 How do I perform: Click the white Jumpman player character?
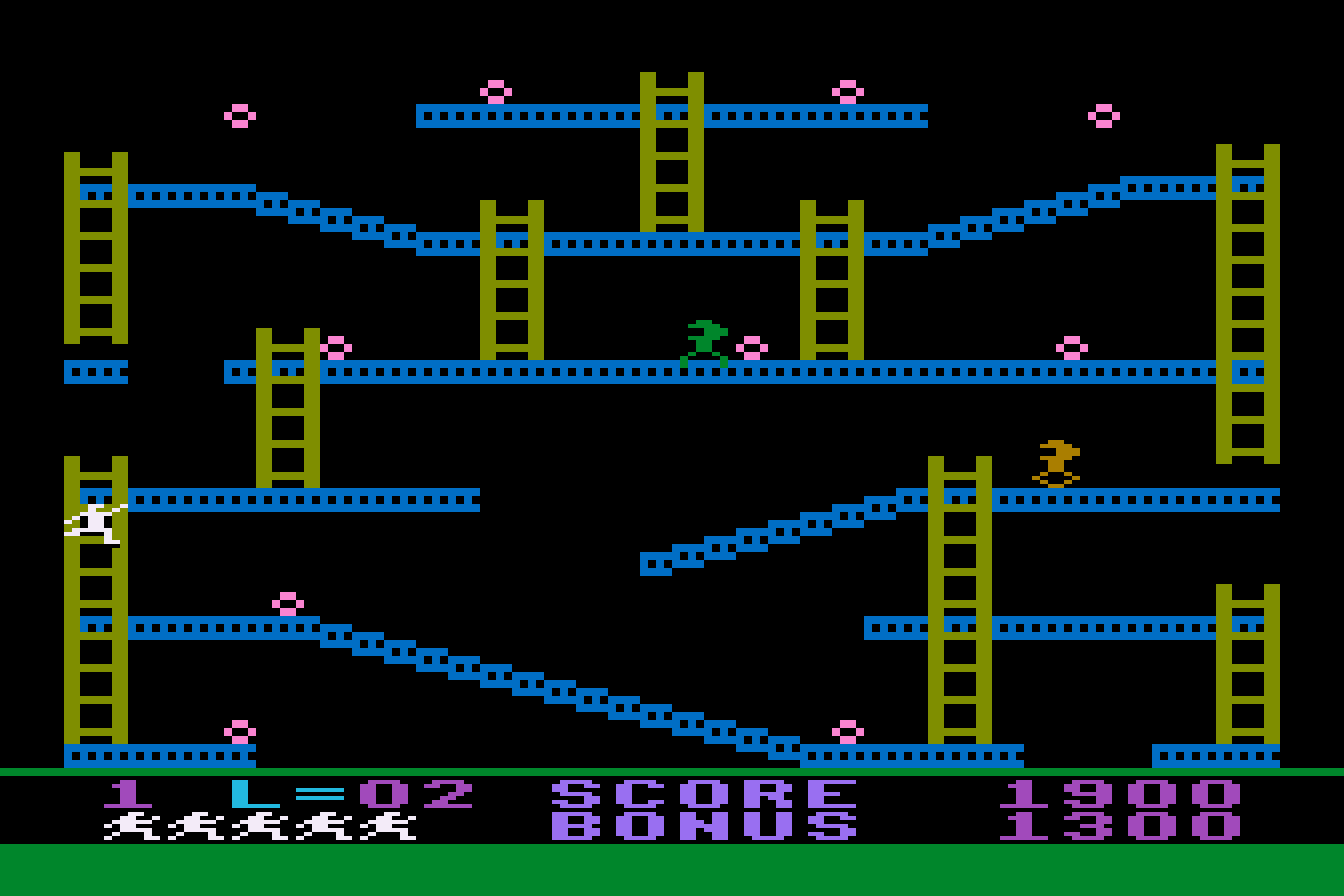(x=95, y=521)
